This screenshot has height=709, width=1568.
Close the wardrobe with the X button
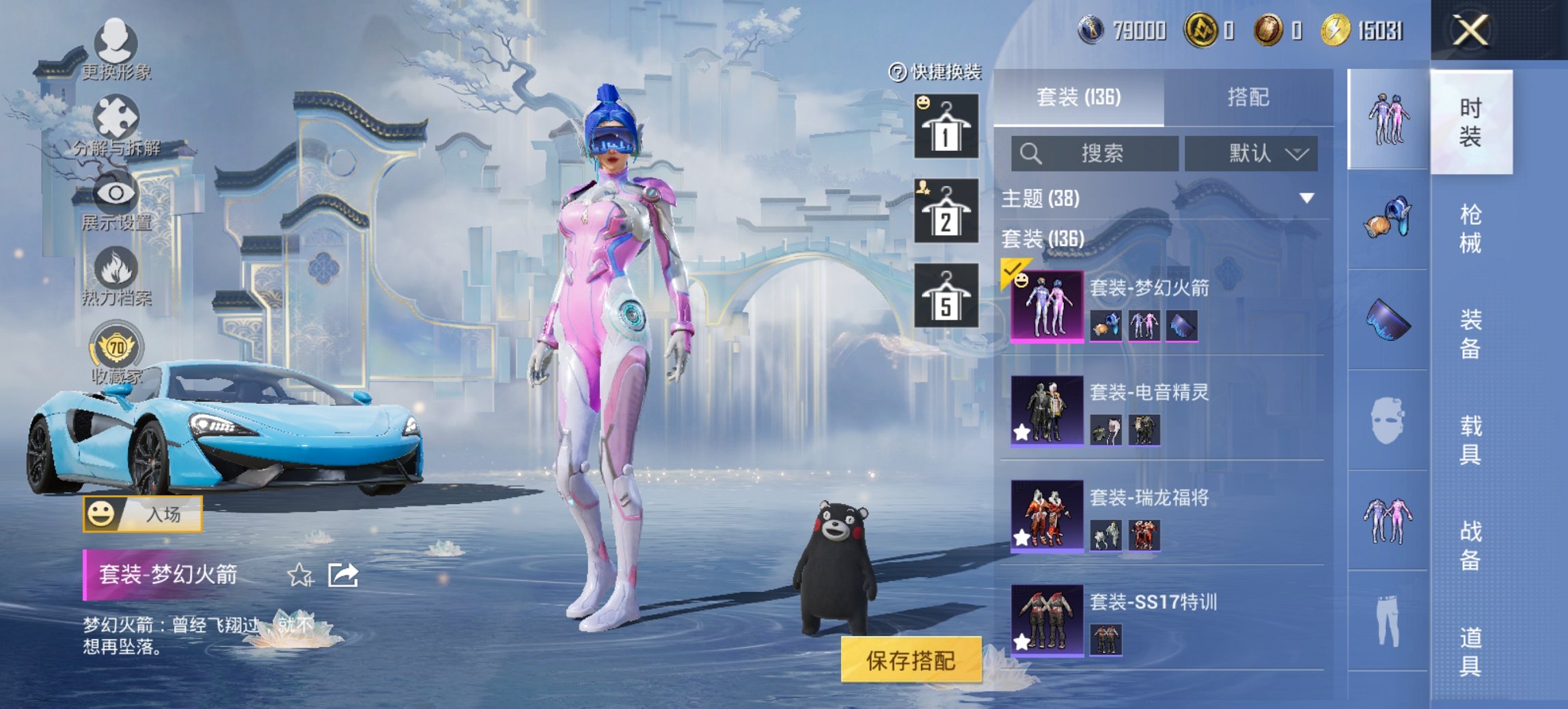click(x=1470, y=31)
